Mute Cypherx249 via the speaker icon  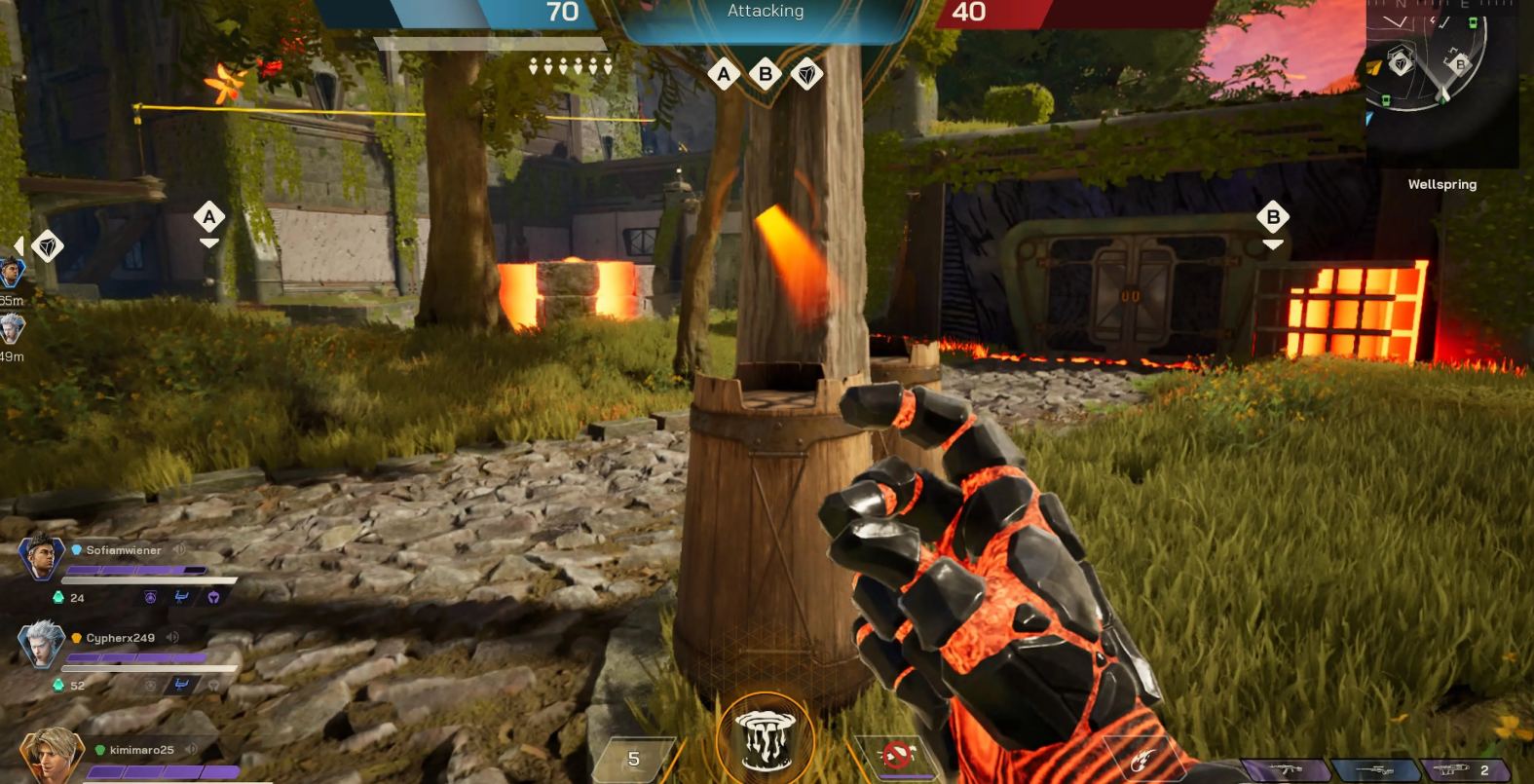pyautogui.click(x=172, y=638)
